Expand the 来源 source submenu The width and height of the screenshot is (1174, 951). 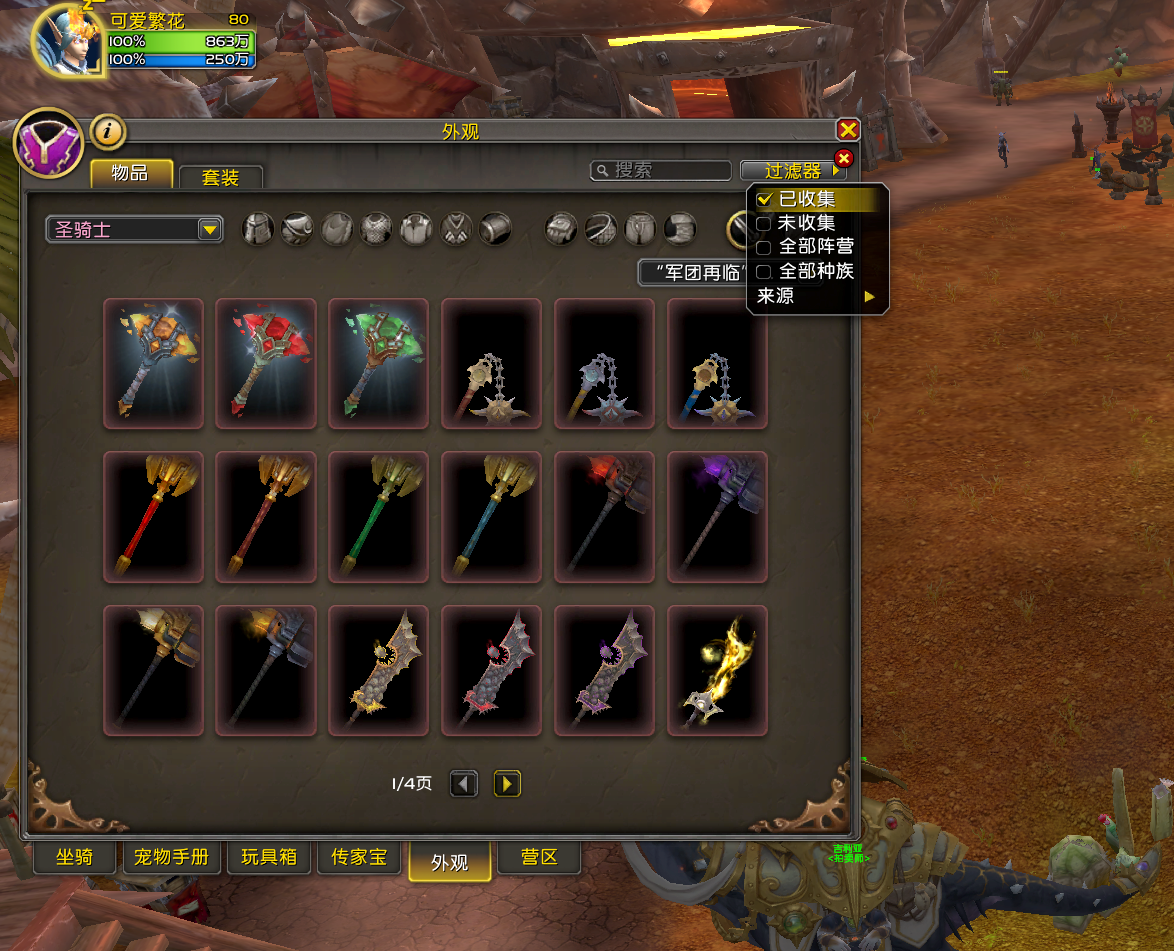click(x=816, y=296)
